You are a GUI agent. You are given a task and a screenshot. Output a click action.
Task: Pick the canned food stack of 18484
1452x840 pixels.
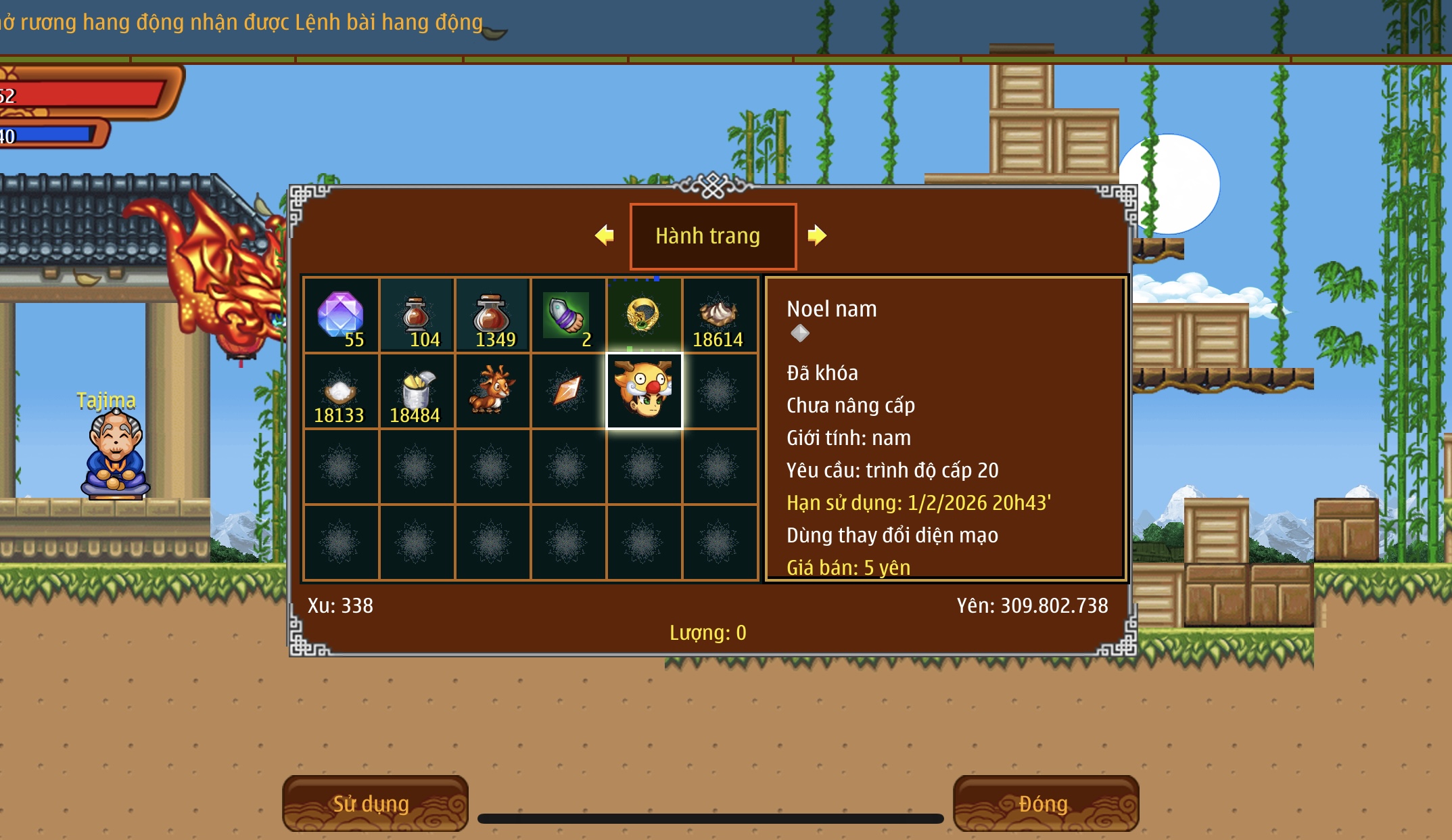click(x=417, y=392)
